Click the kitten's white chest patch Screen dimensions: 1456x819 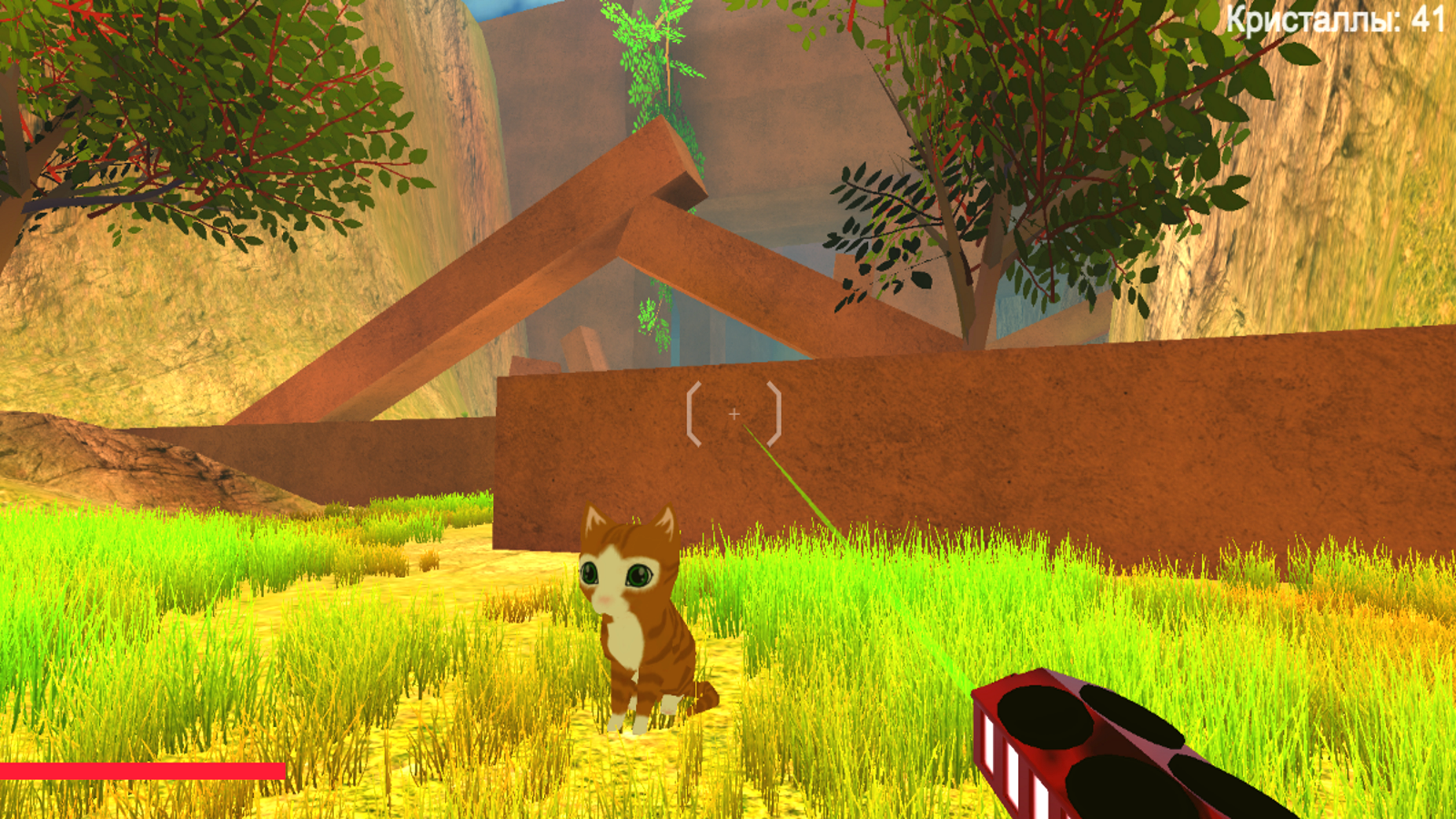pos(623,637)
